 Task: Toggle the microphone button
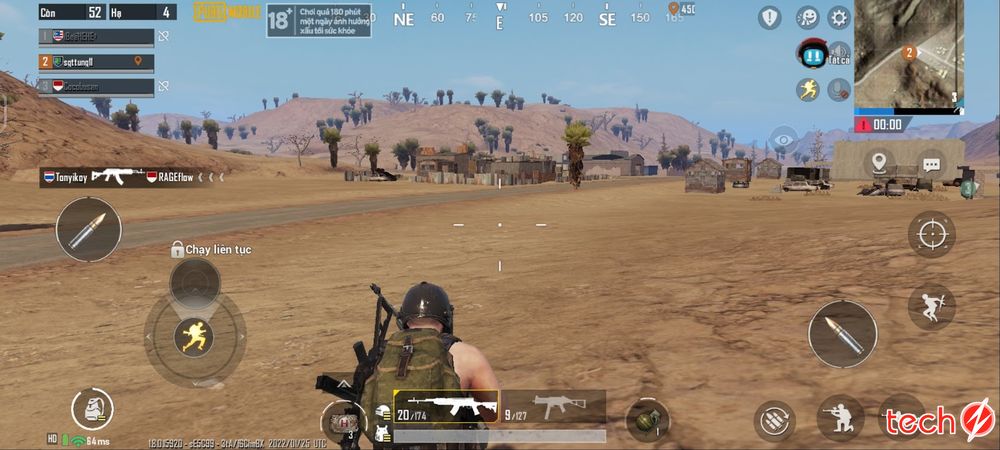(x=839, y=89)
